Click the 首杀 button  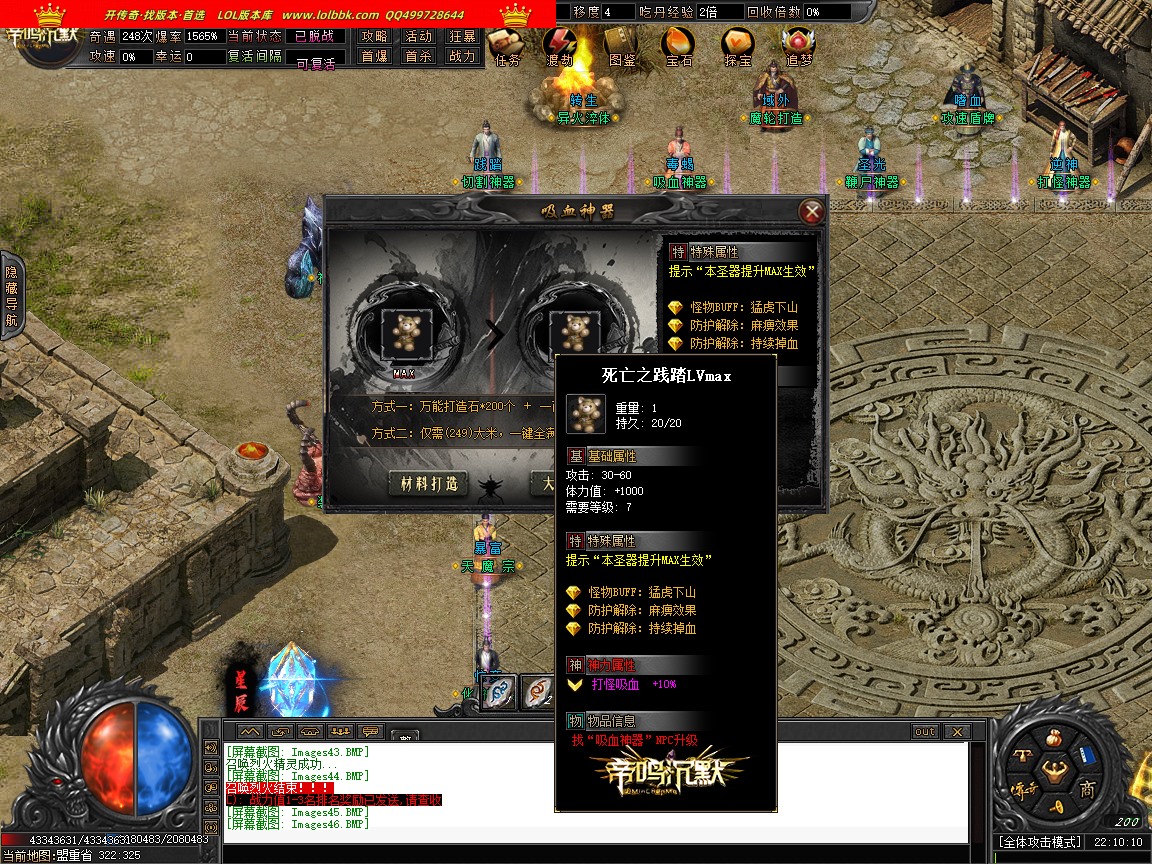pyautogui.click(x=418, y=56)
